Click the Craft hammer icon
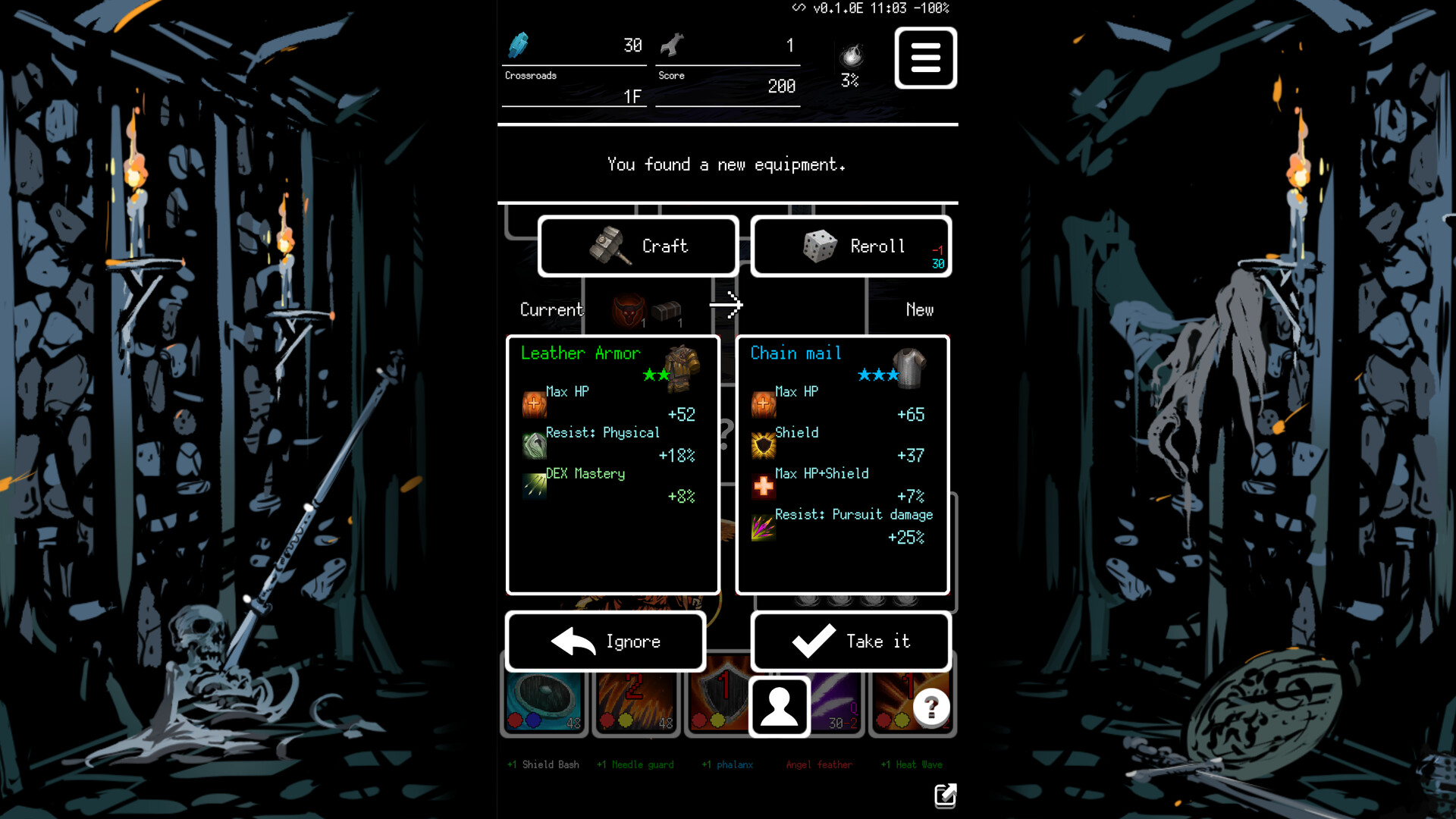The height and width of the screenshot is (819, 1456). coord(611,246)
